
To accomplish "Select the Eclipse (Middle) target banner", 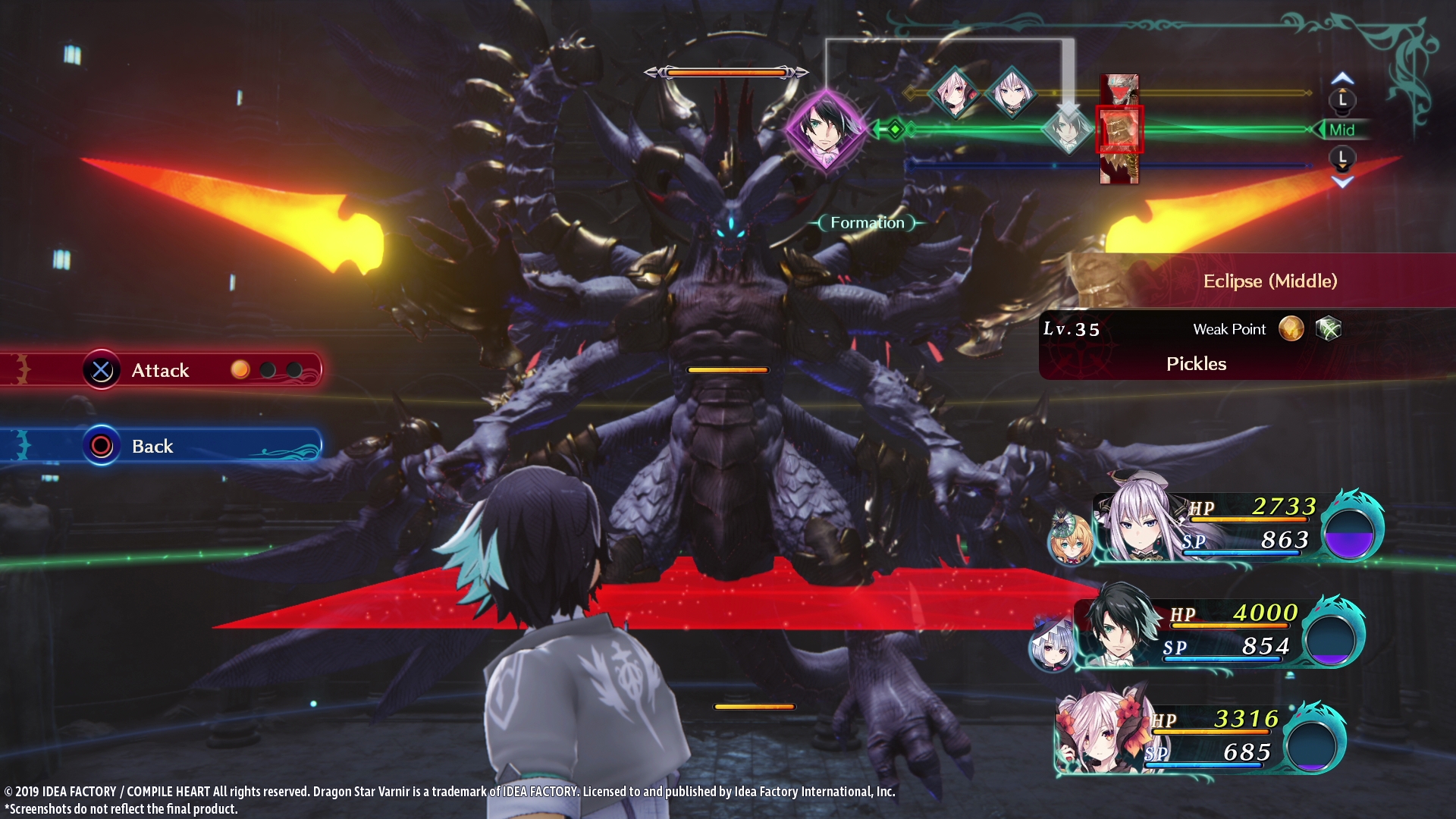I will coord(1269,281).
